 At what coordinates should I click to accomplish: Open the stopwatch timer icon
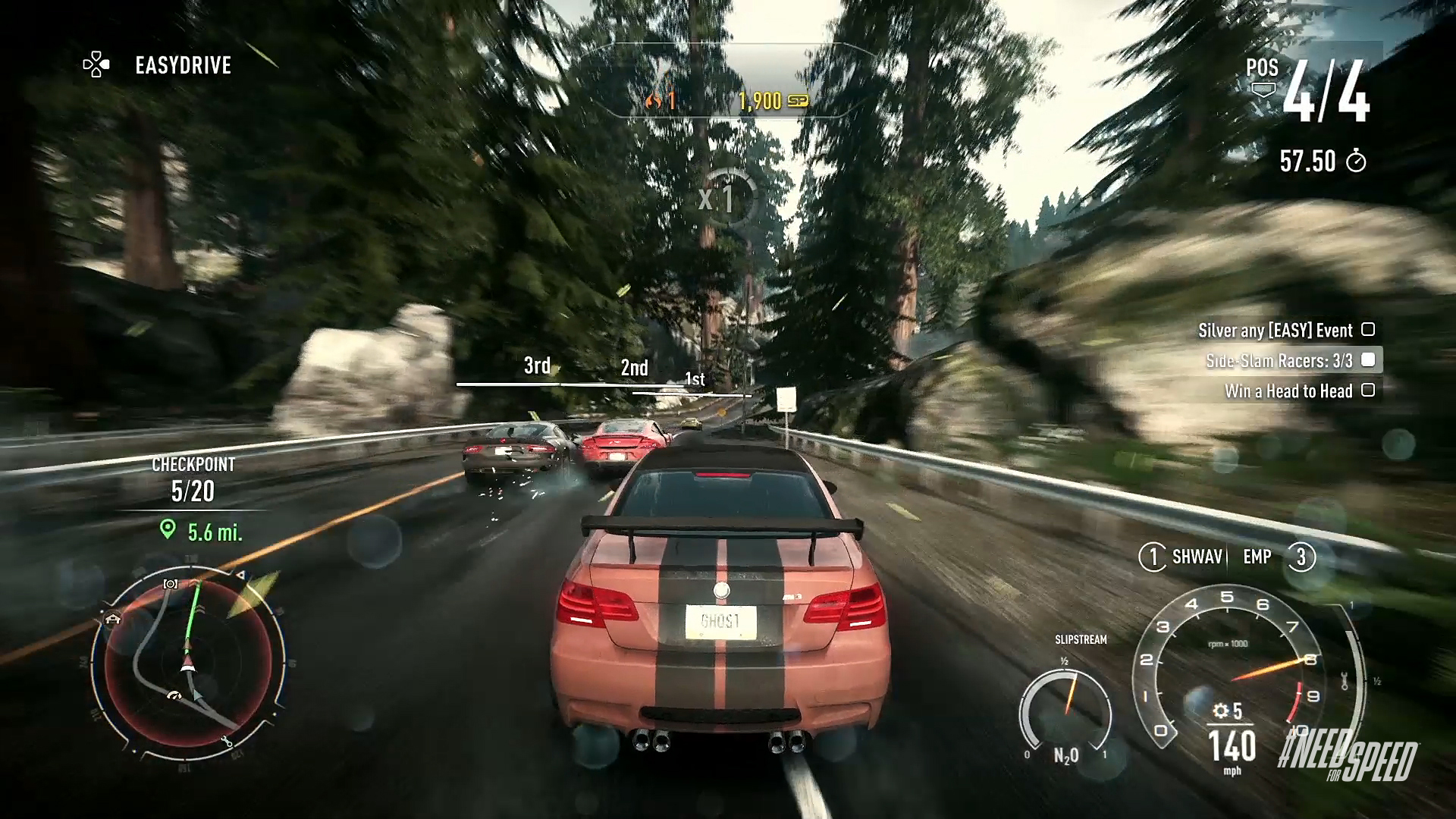tap(1357, 161)
